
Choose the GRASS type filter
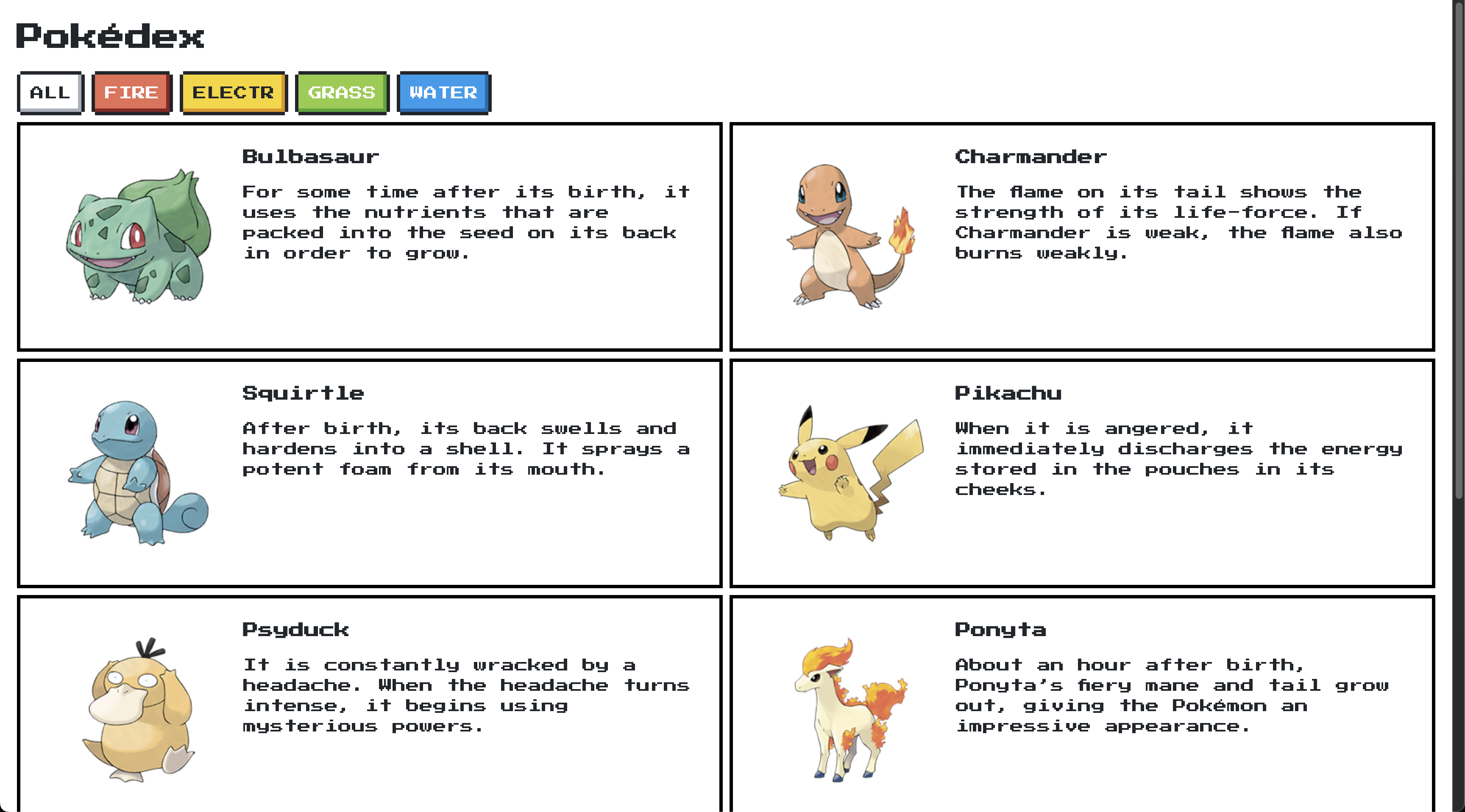tap(341, 93)
